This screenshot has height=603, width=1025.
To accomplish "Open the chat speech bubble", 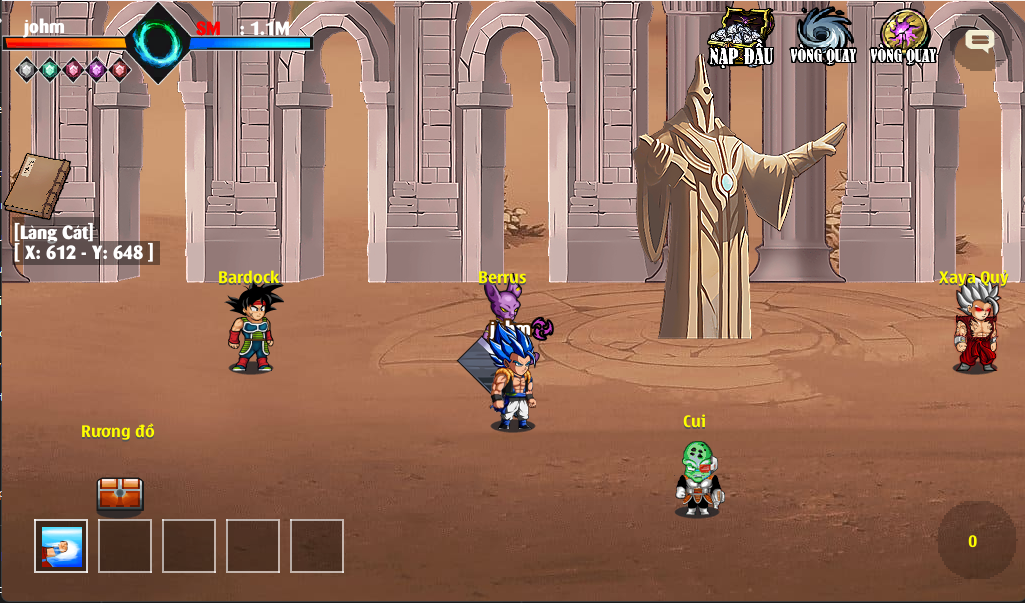I will (978, 42).
